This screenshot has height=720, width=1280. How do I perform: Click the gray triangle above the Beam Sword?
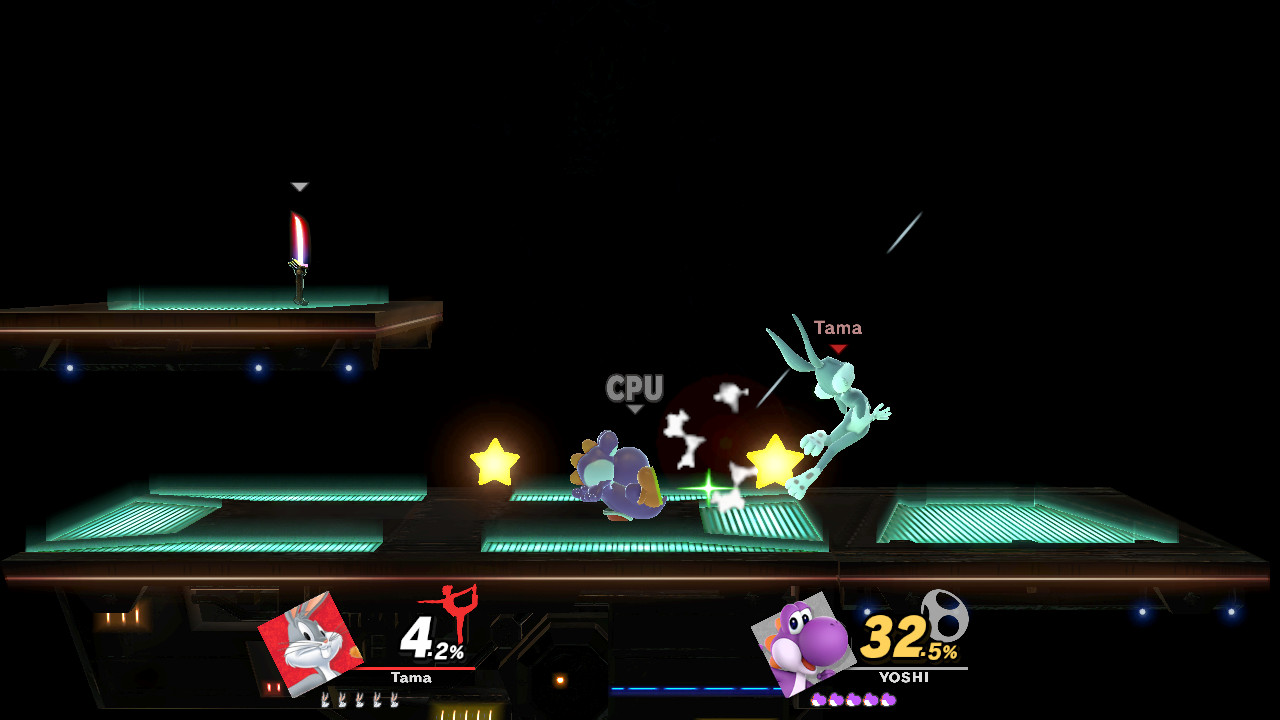coord(297,186)
